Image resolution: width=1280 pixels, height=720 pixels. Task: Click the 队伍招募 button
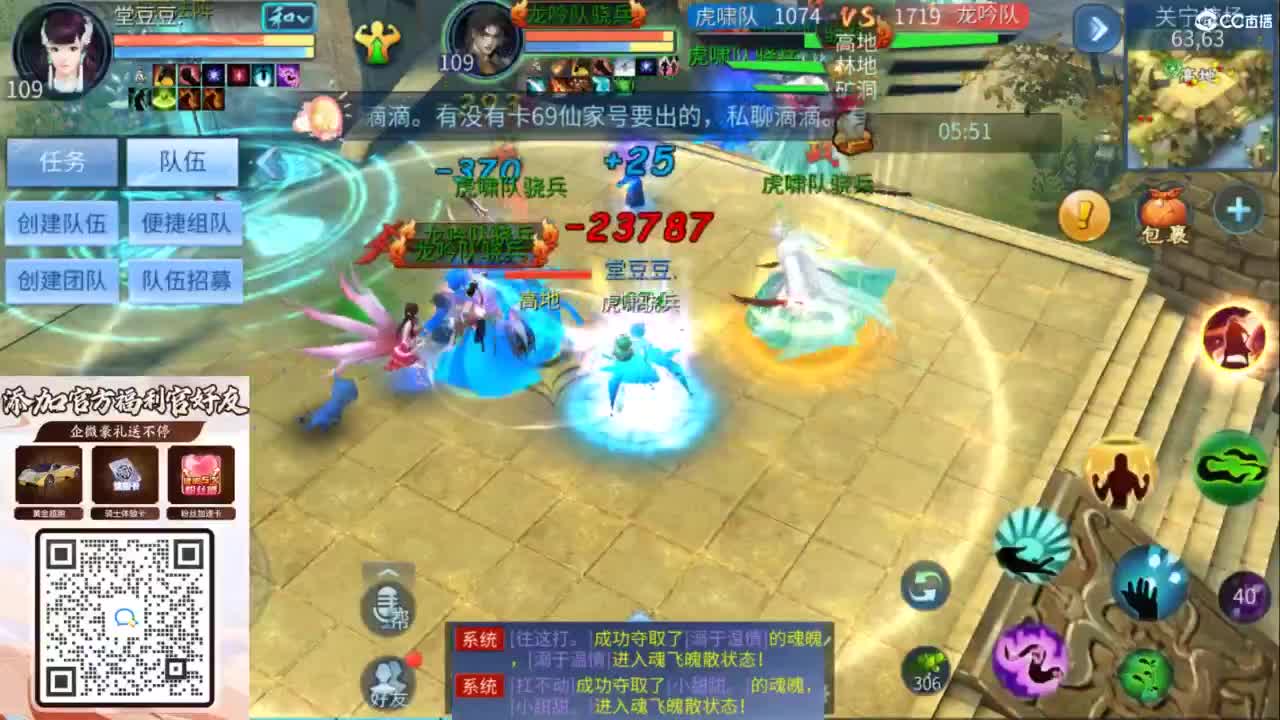186,281
